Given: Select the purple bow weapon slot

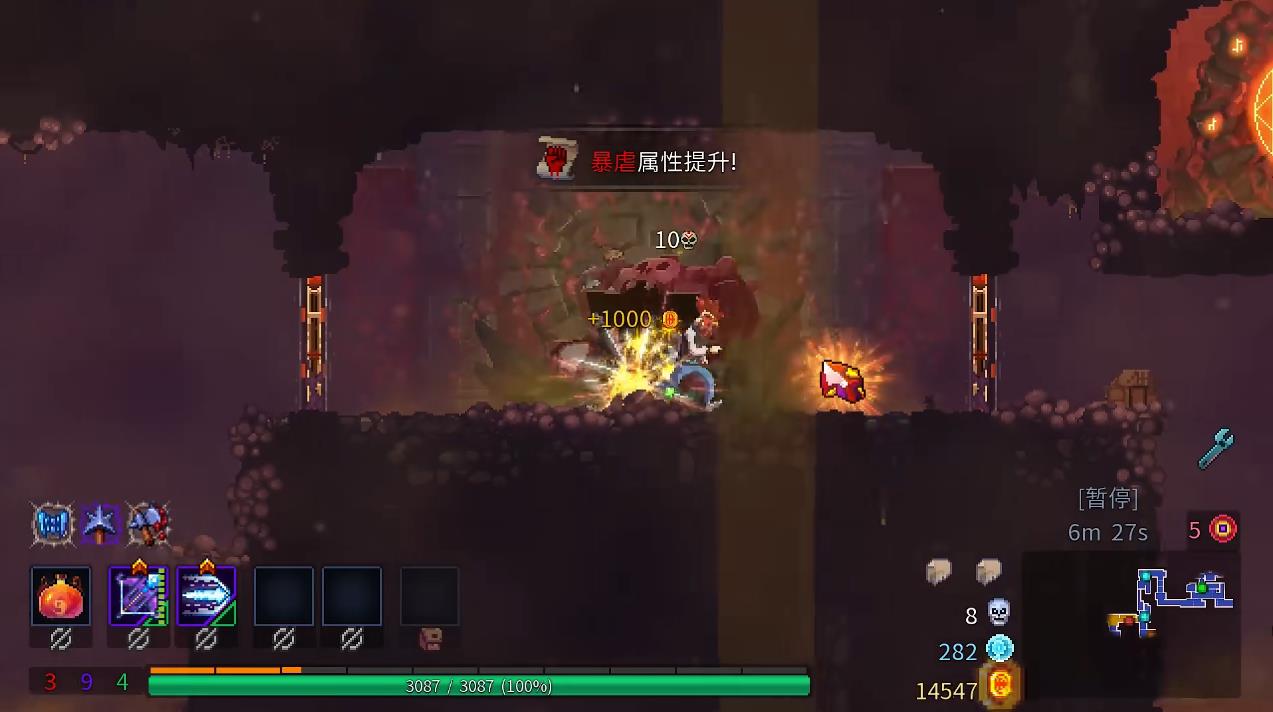Looking at the screenshot, I should coord(138,596).
